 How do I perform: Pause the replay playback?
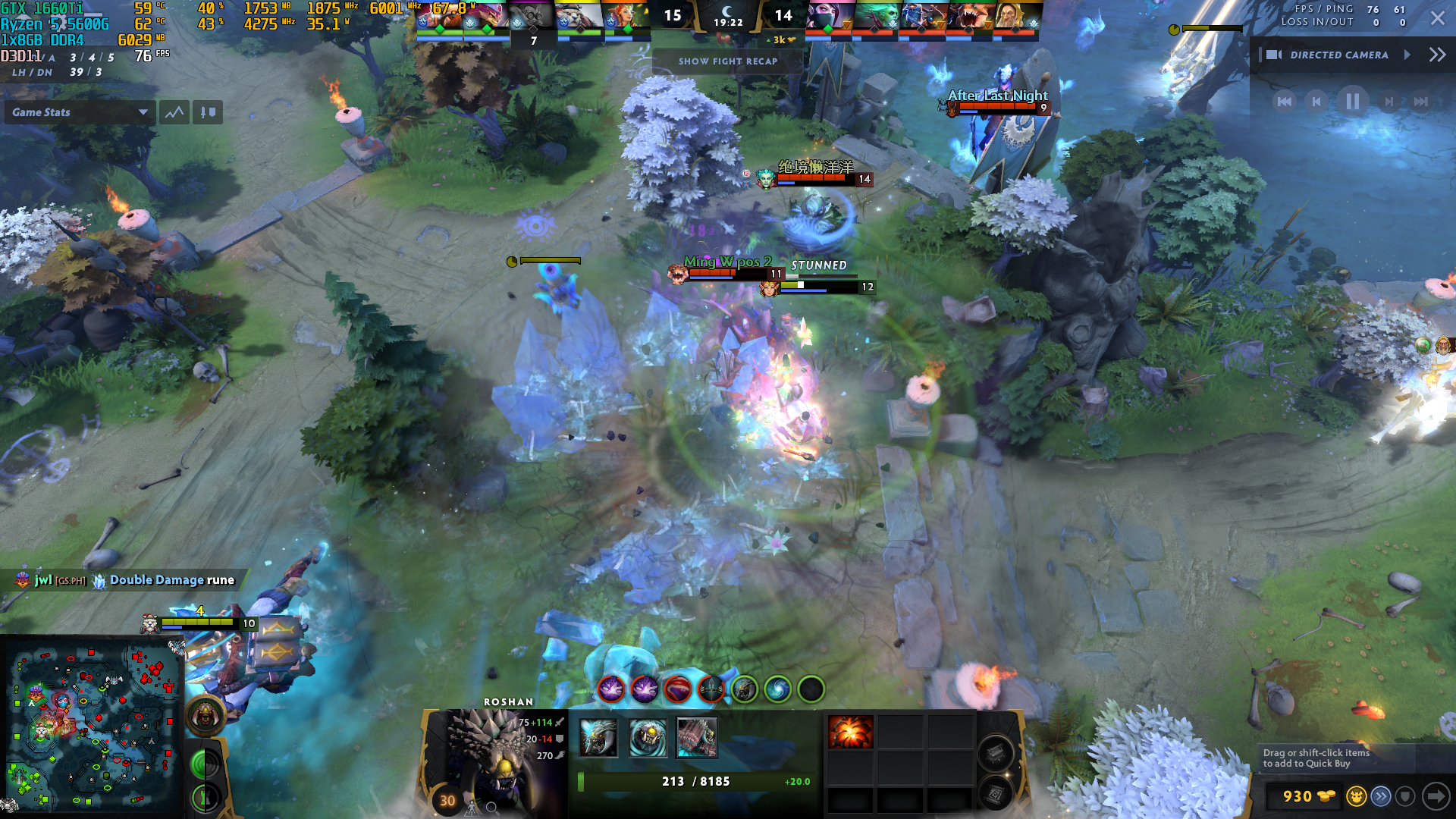coord(1352,102)
